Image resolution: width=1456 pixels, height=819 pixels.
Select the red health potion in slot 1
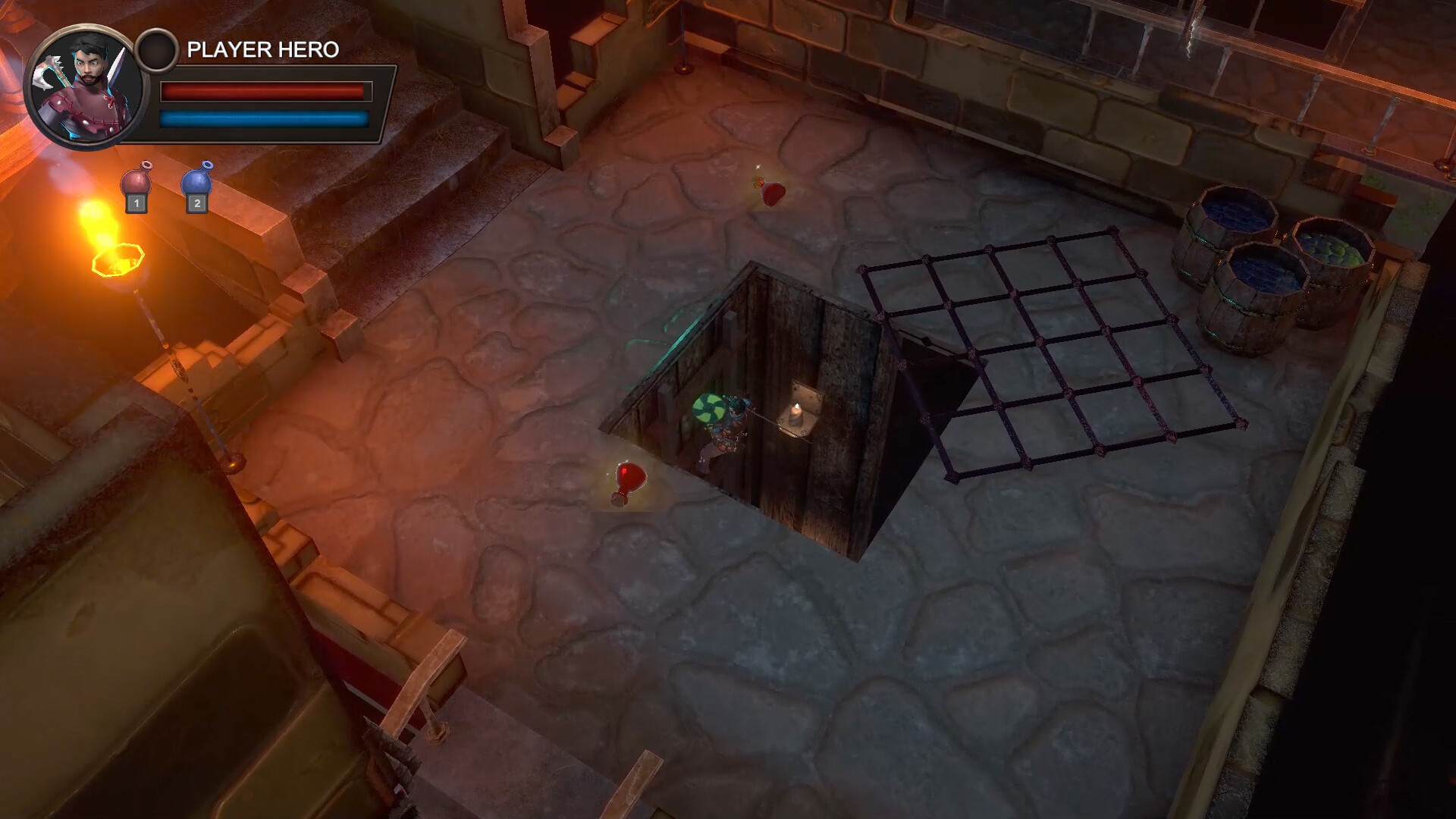click(x=135, y=182)
